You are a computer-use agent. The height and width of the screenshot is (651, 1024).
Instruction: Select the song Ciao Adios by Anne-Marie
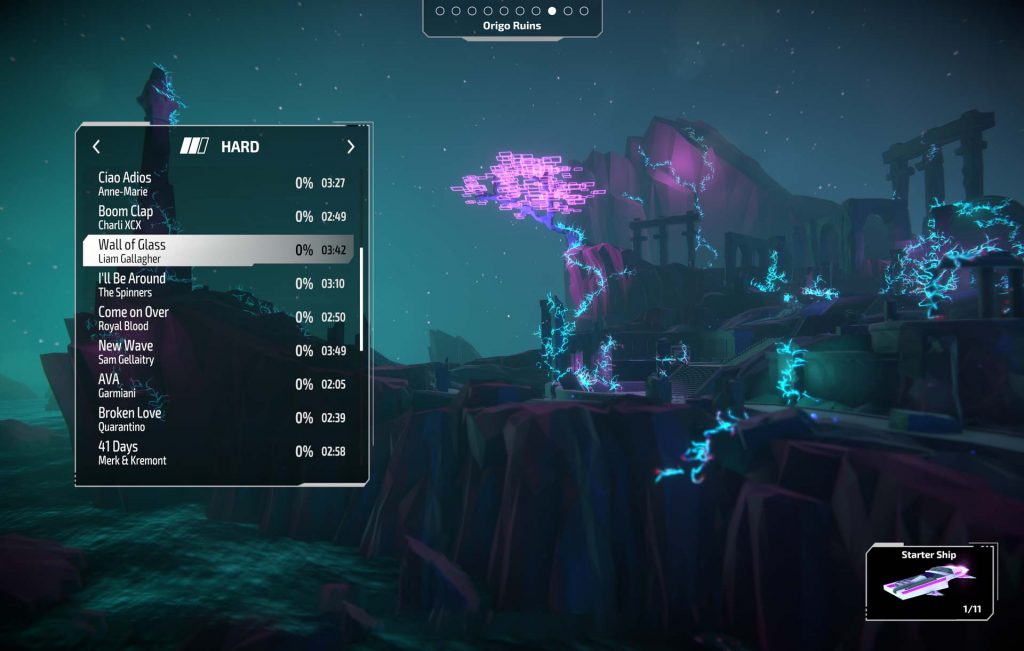point(218,183)
